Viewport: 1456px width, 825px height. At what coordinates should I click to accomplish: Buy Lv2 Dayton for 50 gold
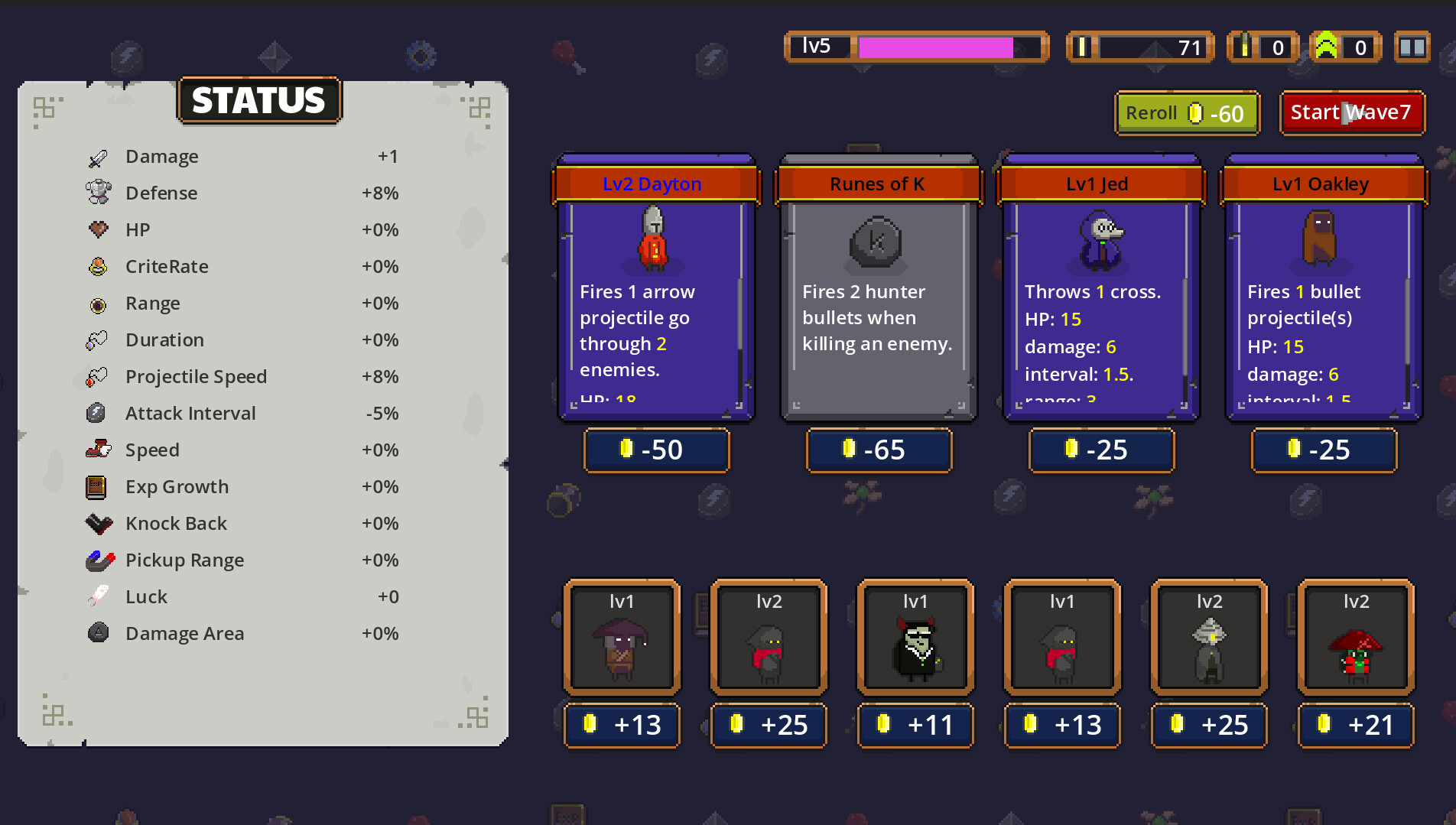tap(656, 450)
